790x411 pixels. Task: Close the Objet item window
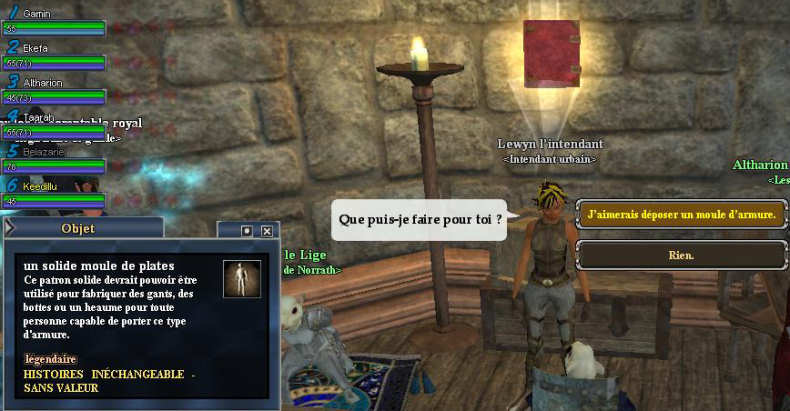tap(267, 230)
